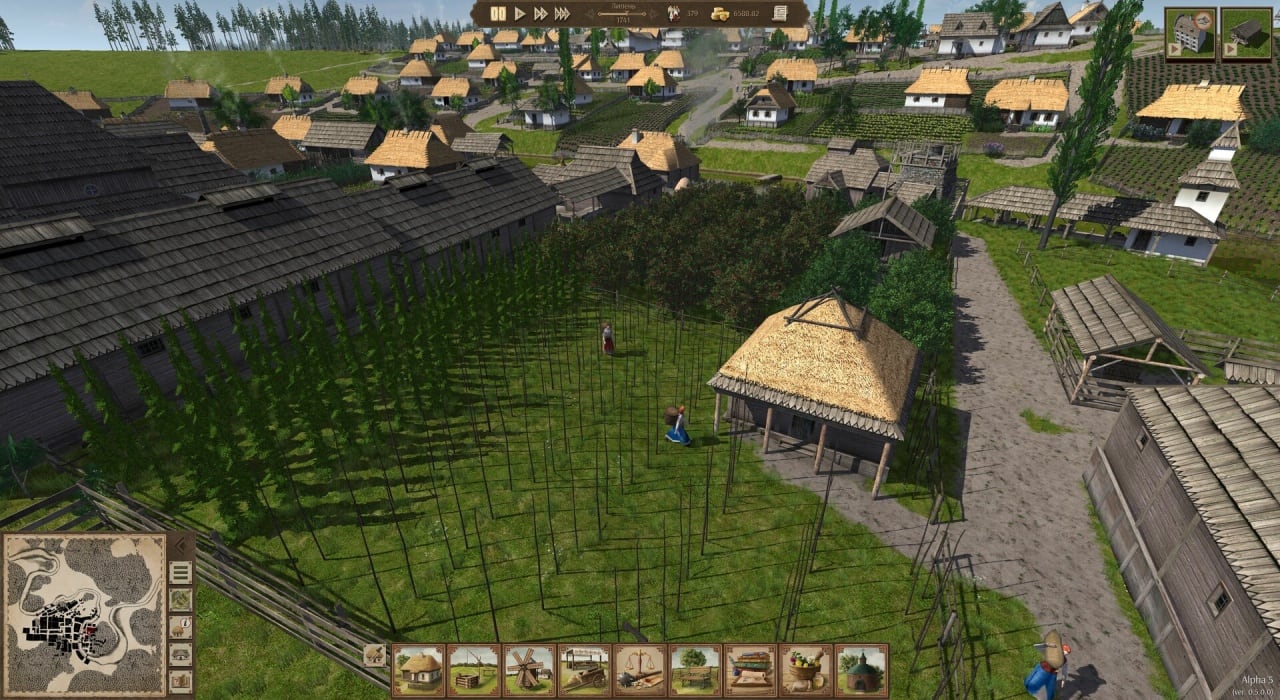Switch to triple fast-forward speed
This screenshot has width=1280, height=700.
(x=563, y=13)
